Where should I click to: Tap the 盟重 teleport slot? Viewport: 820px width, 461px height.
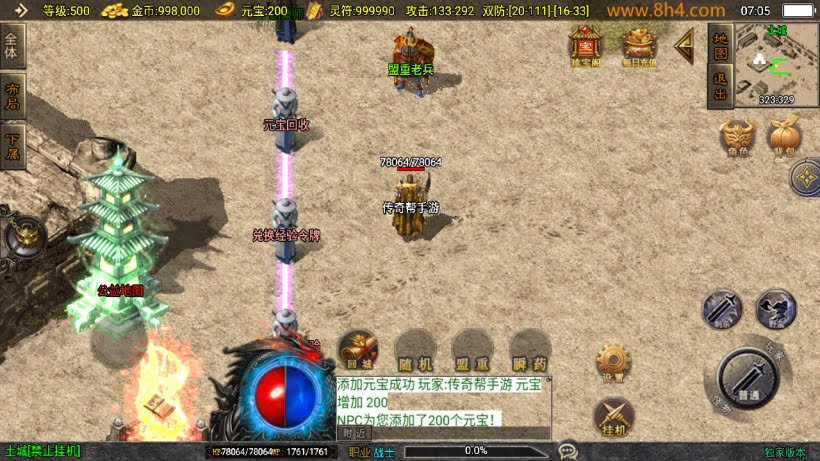[472, 351]
